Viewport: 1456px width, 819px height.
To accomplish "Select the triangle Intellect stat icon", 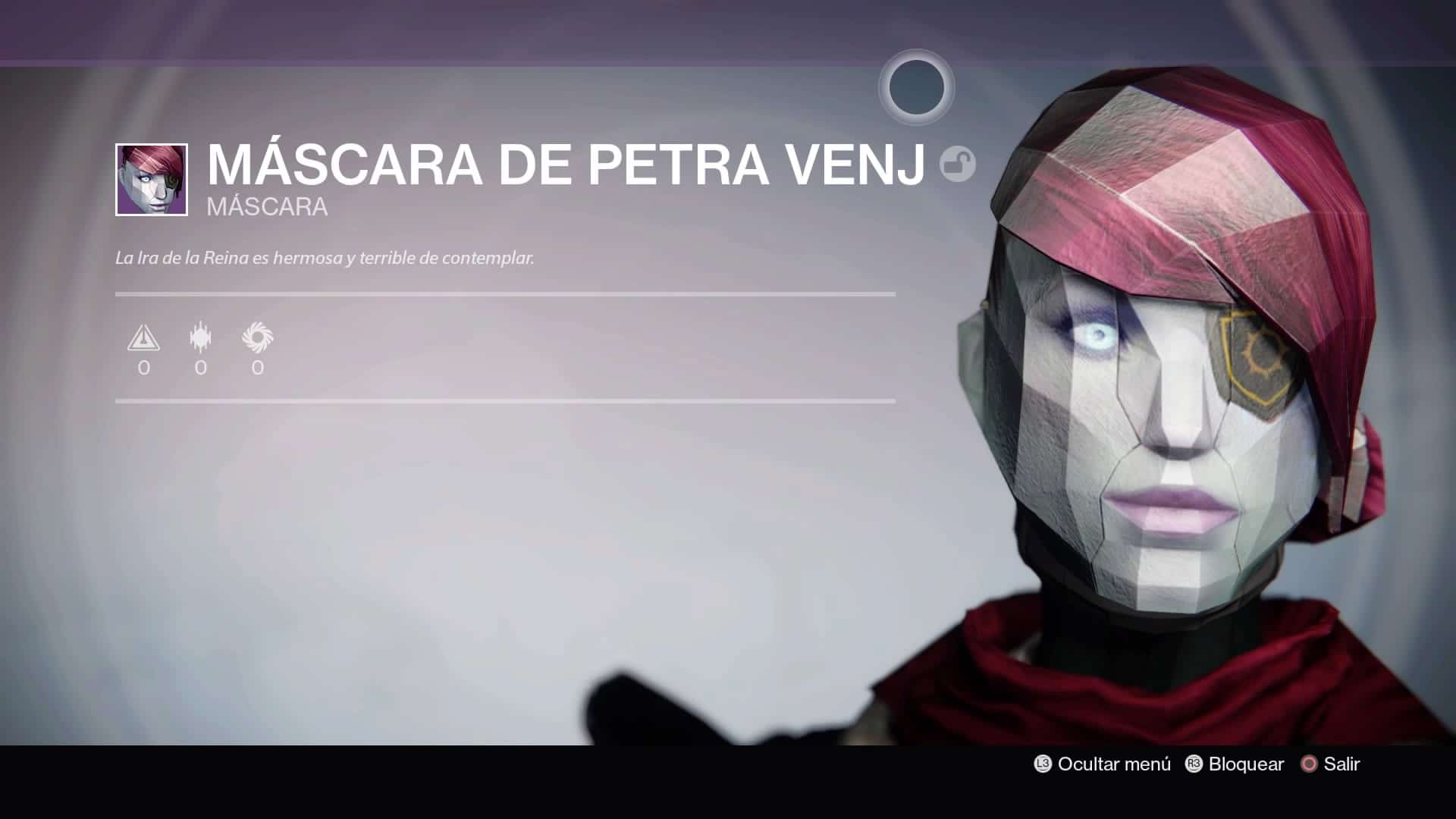I will tap(143, 337).
